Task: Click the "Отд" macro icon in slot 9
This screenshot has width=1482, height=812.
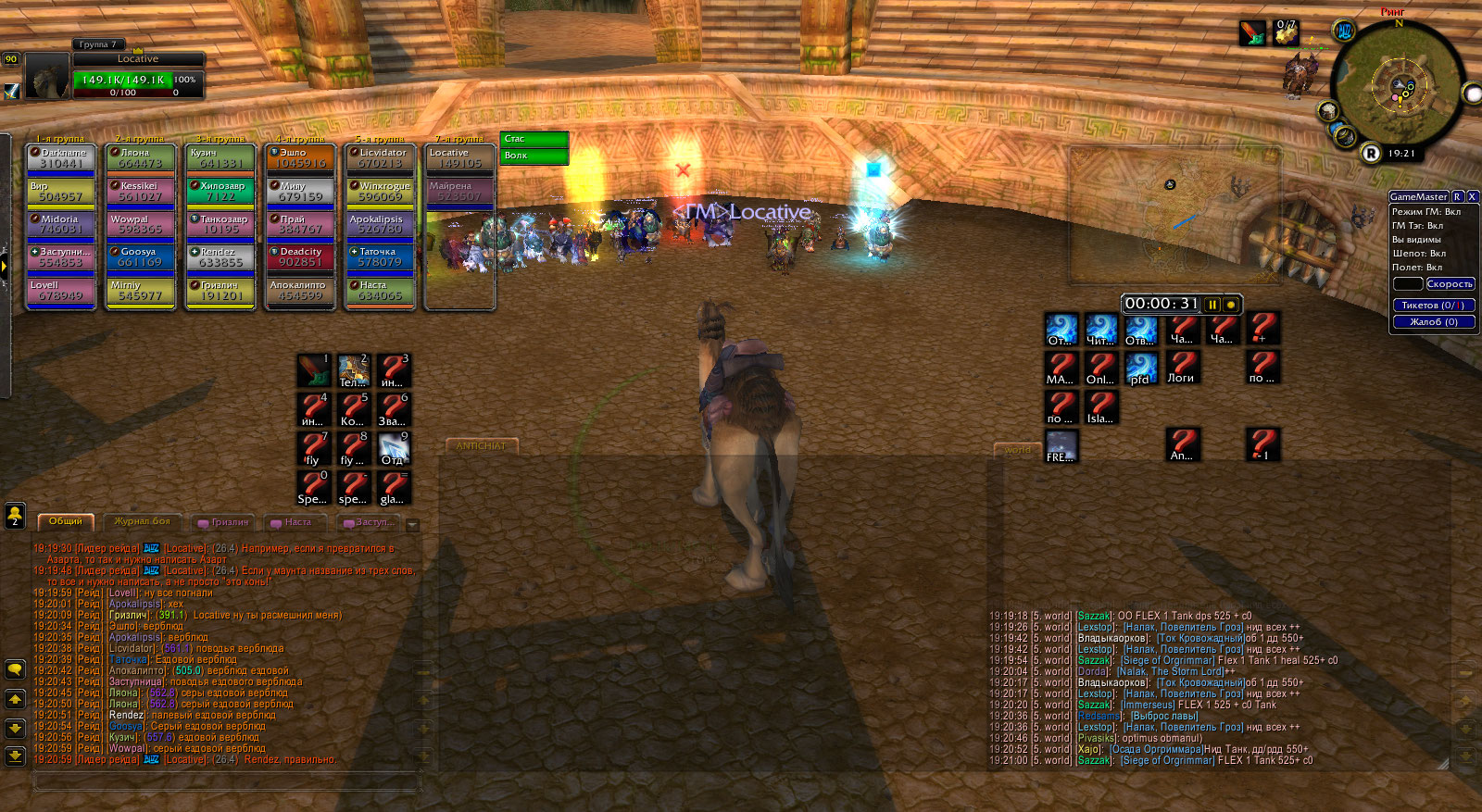Action: coord(394,448)
